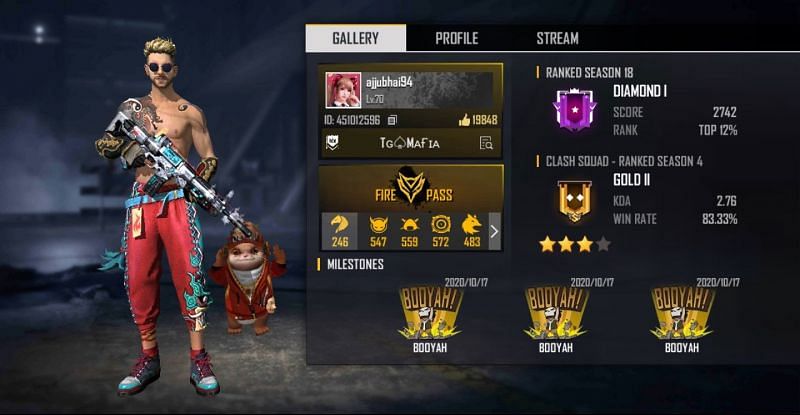Click the ajjubhai94 player avatar
Viewport: 800px width, 415px height.
click(343, 89)
